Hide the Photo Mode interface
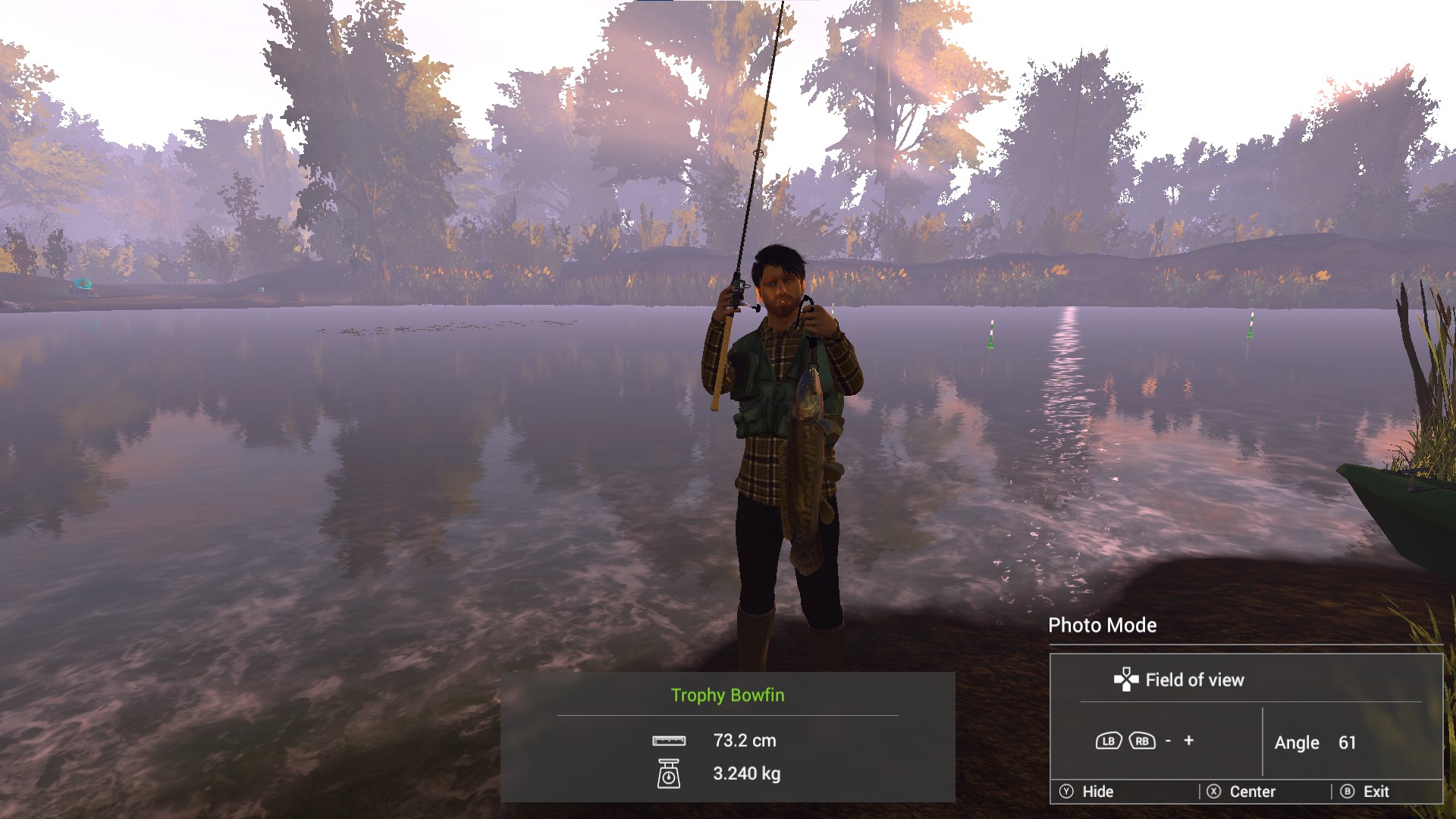The height and width of the screenshot is (819, 1456). coord(1087,792)
